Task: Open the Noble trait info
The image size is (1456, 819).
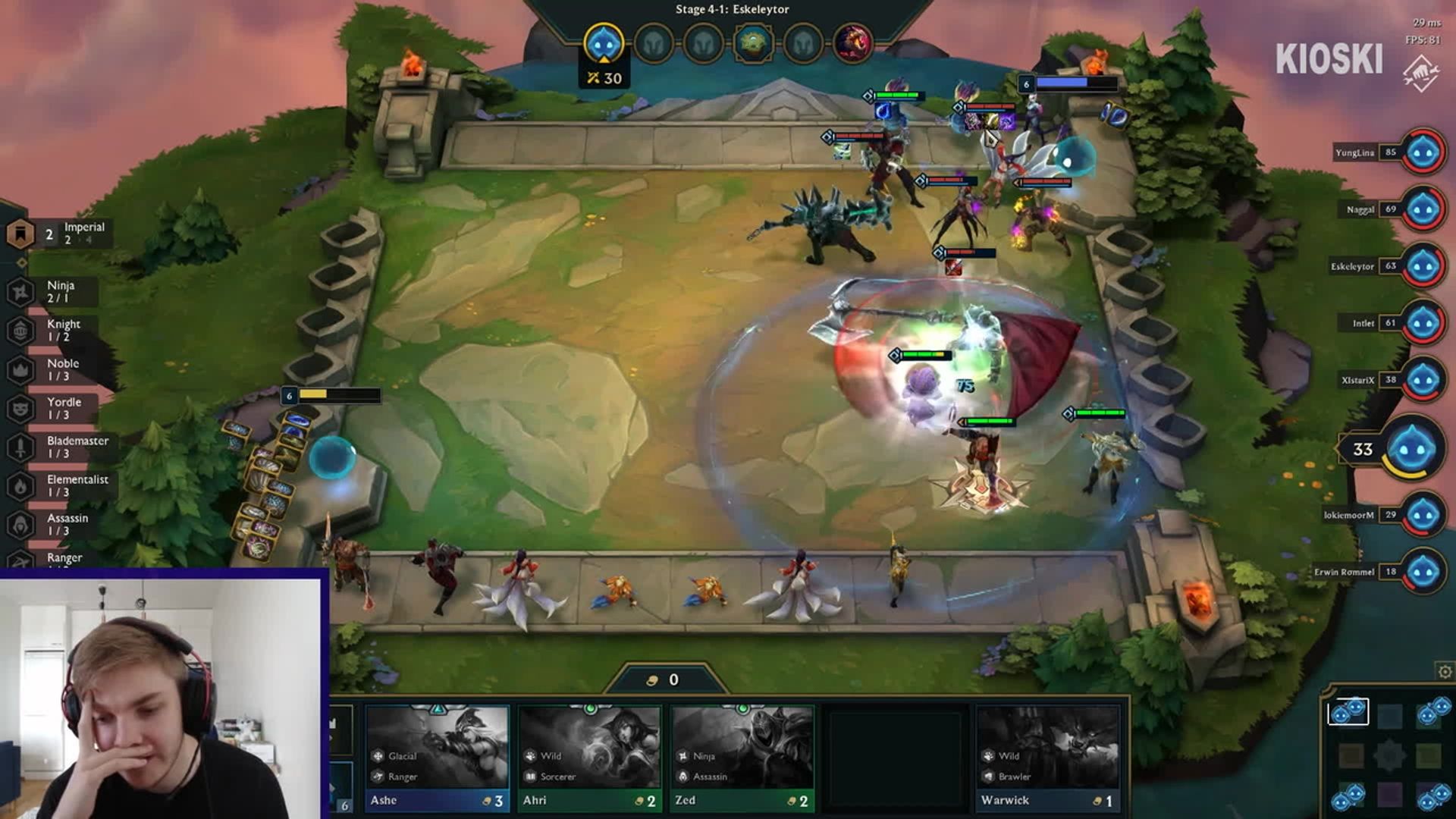Action: 53,370
